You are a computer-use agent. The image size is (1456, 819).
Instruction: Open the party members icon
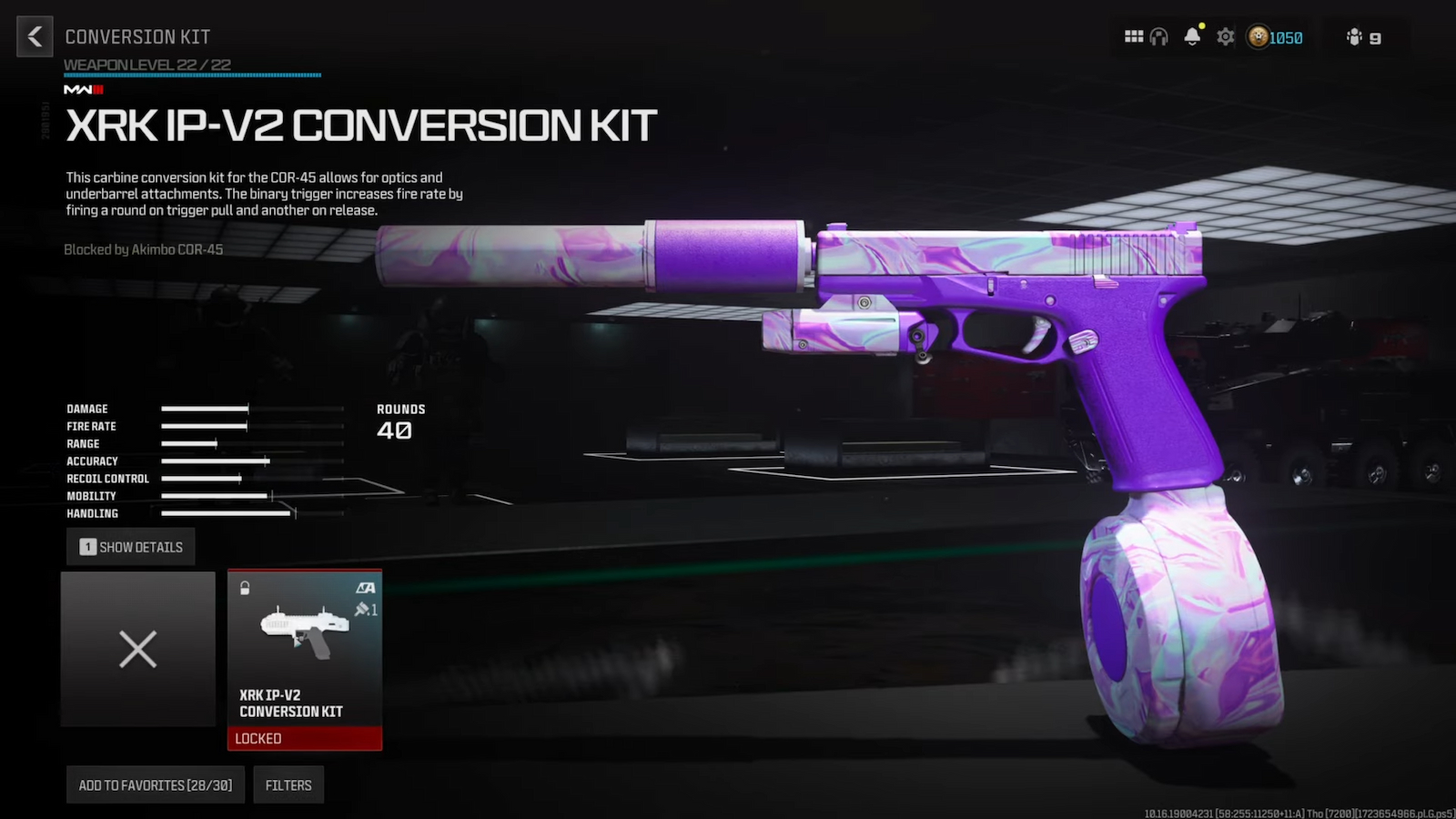1363,37
